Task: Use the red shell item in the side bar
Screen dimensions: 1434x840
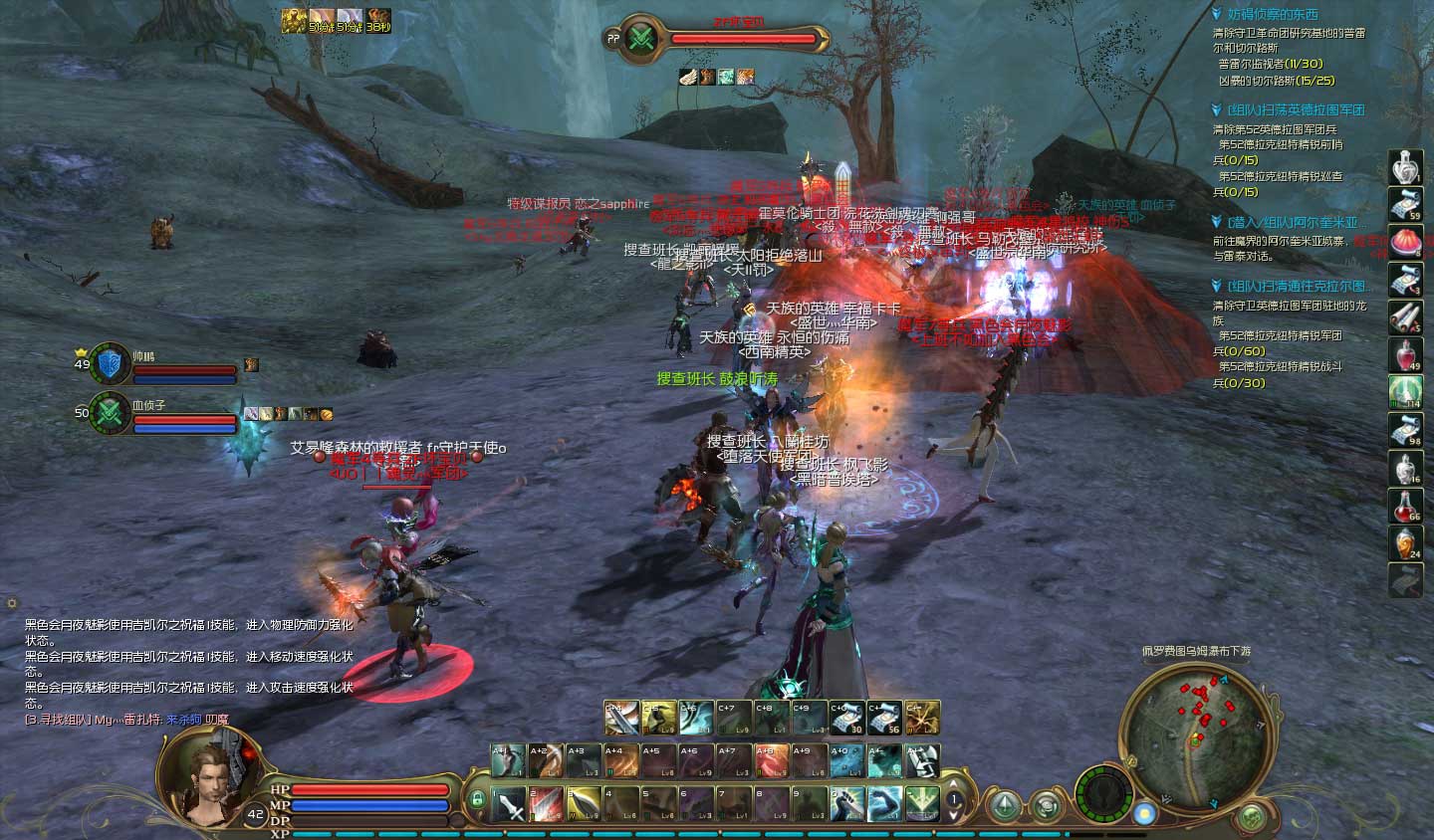Action: pyautogui.click(x=1405, y=242)
